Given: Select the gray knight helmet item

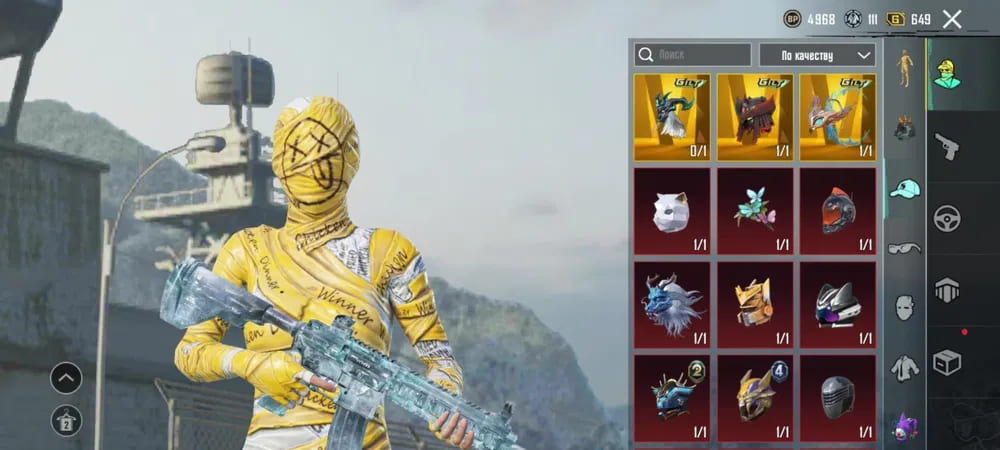Looking at the screenshot, I should click(x=838, y=398).
